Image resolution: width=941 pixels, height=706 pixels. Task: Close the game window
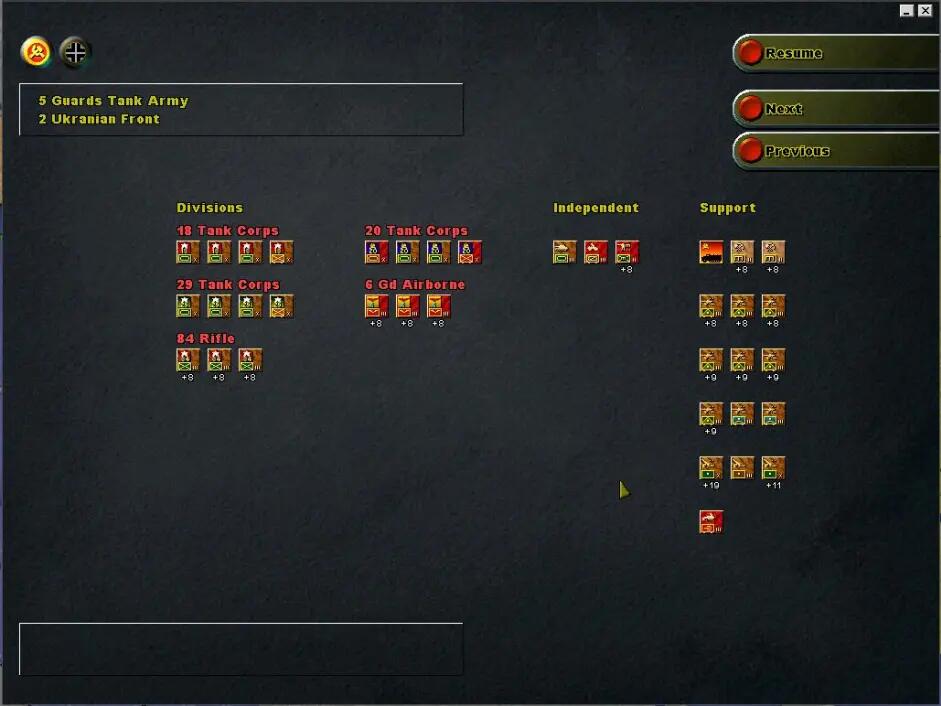[925, 10]
